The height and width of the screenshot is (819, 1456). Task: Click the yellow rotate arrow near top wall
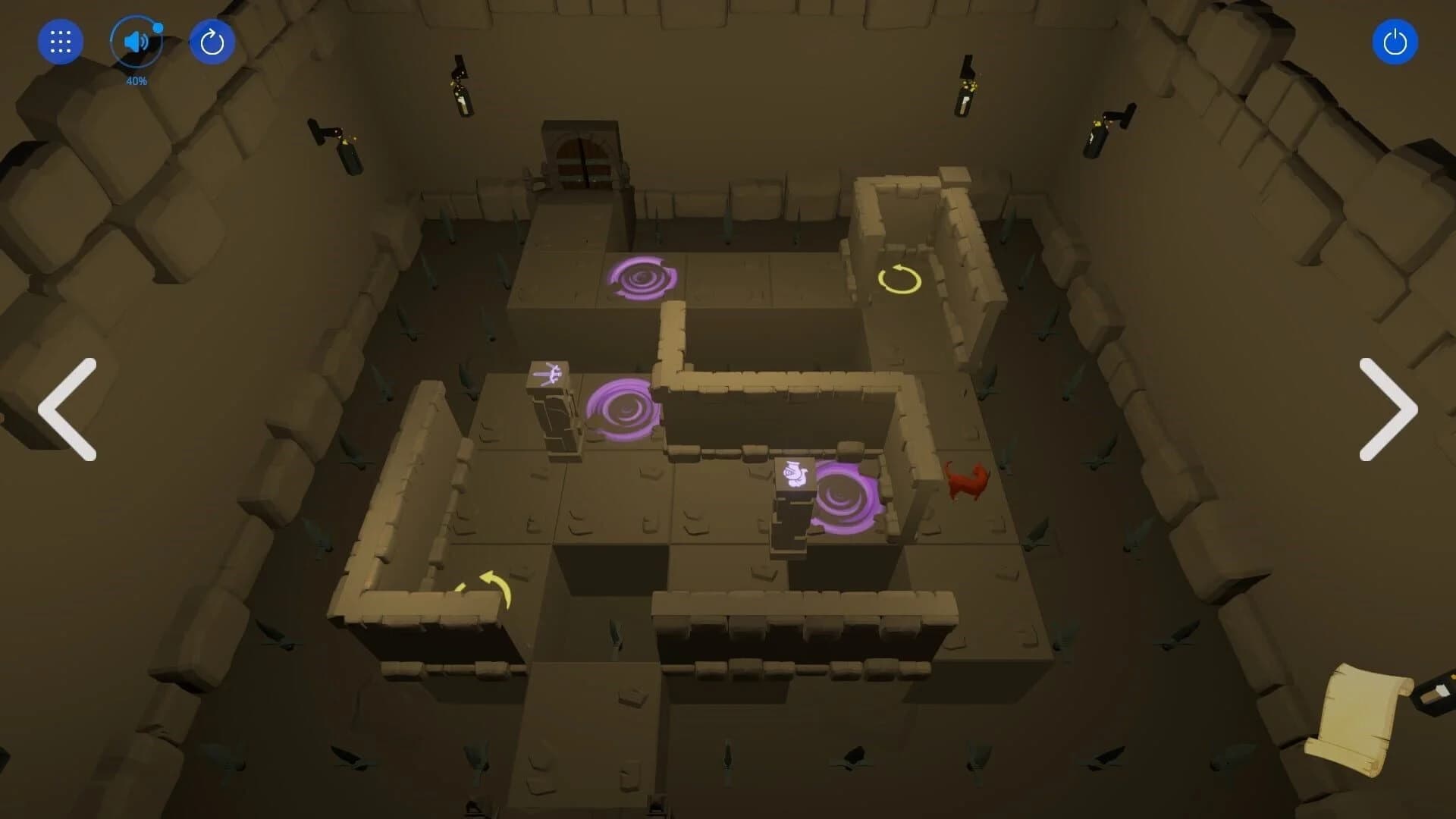898,281
